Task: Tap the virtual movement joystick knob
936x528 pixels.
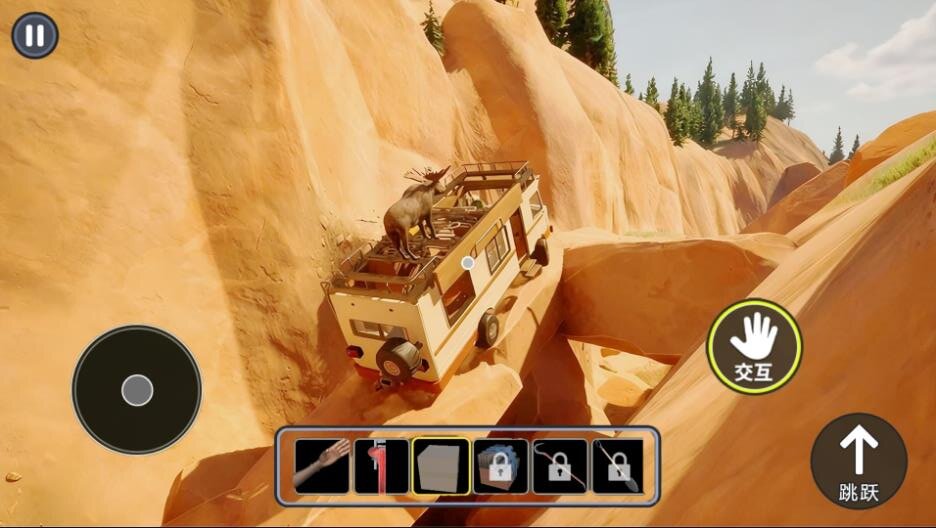Action: (137, 390)
